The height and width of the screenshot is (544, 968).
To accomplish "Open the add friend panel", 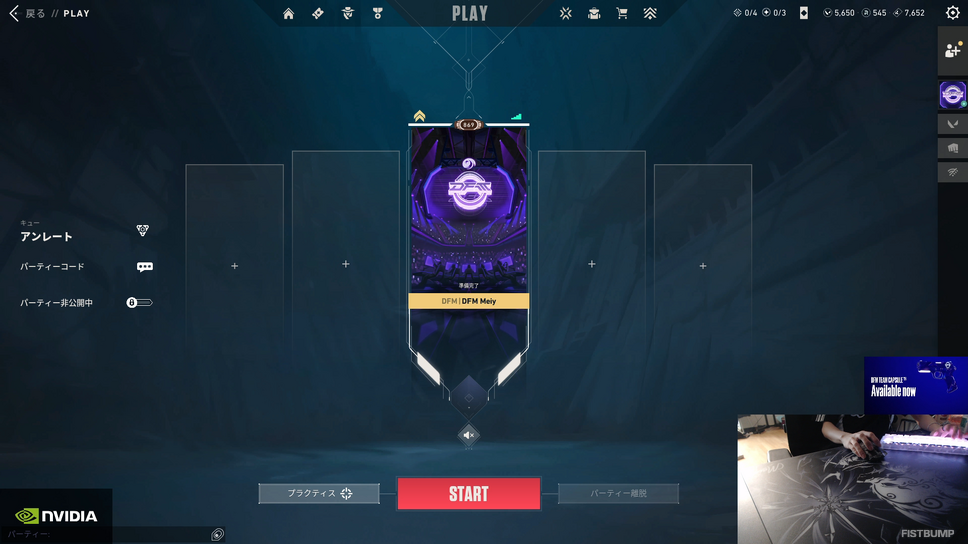I will 952,51.
